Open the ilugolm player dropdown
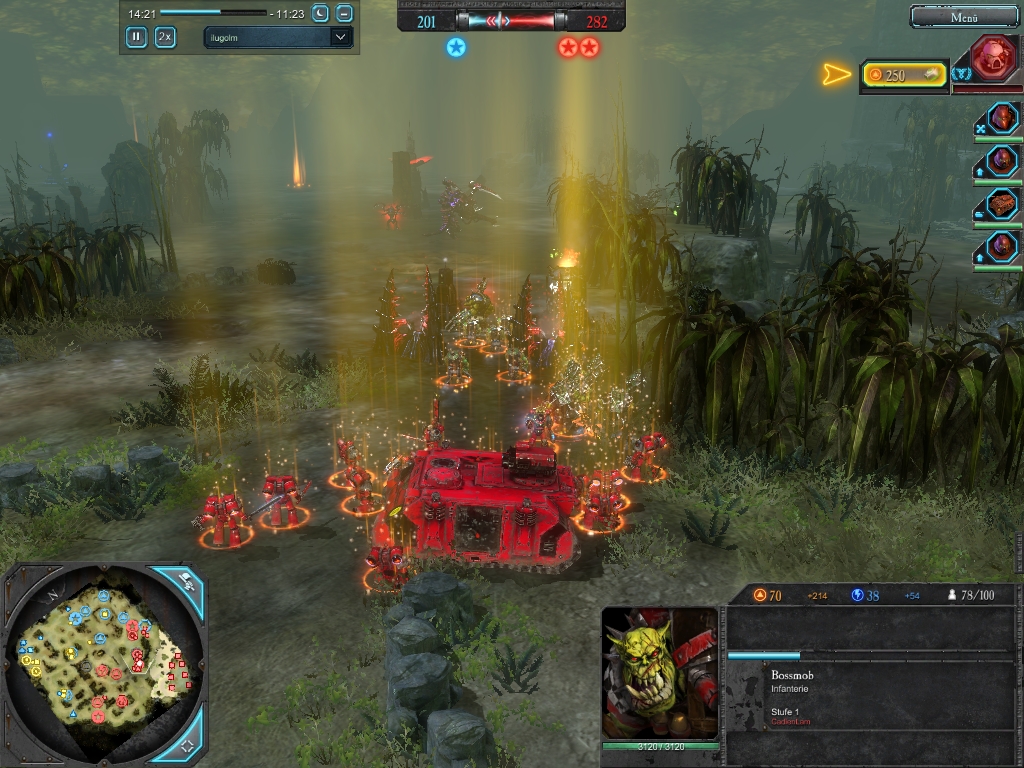The image size is (1024, 768). [x=277, y=37]
